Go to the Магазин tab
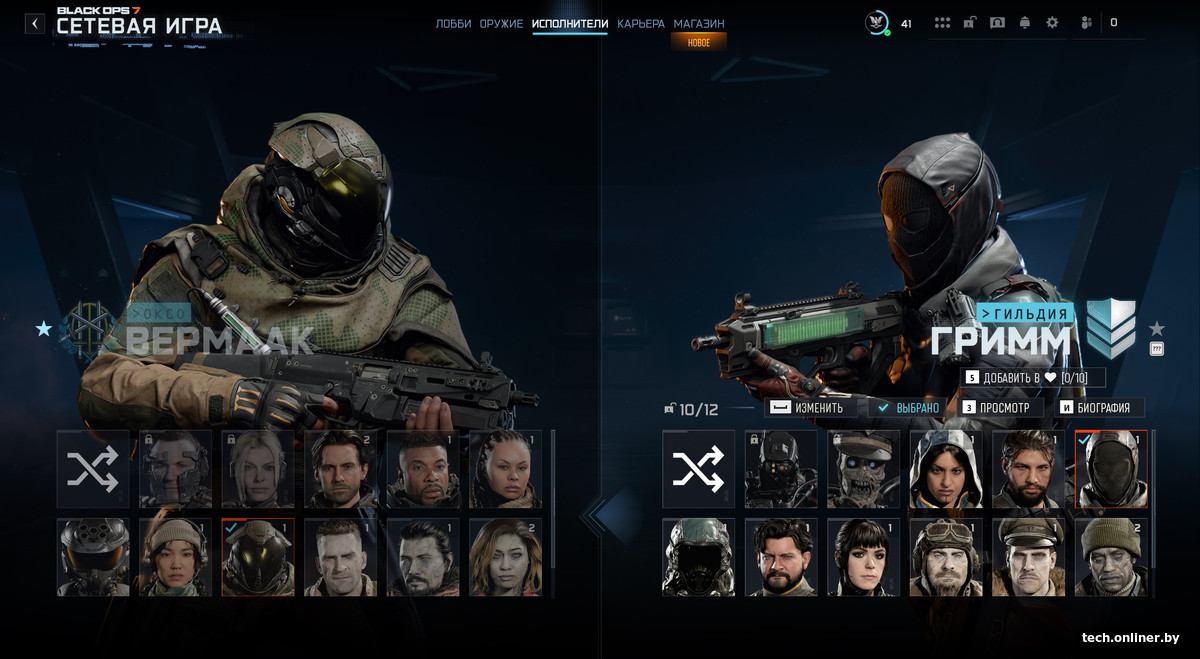The width and height of the screenshot is (1200, 659). pos(699,23)
